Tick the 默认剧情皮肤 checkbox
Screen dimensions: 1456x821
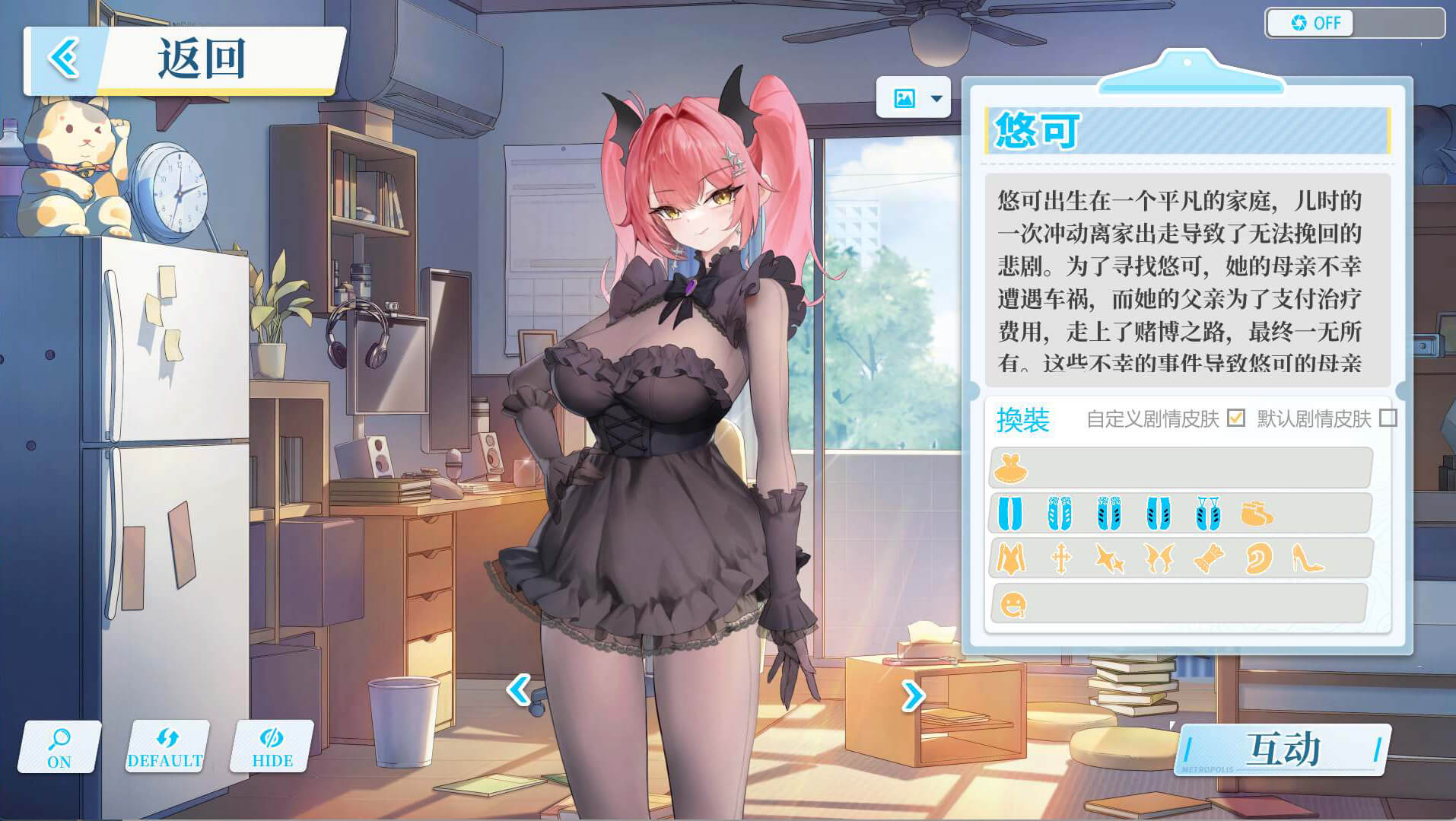pyautogui.click(x=1388, y=418)
